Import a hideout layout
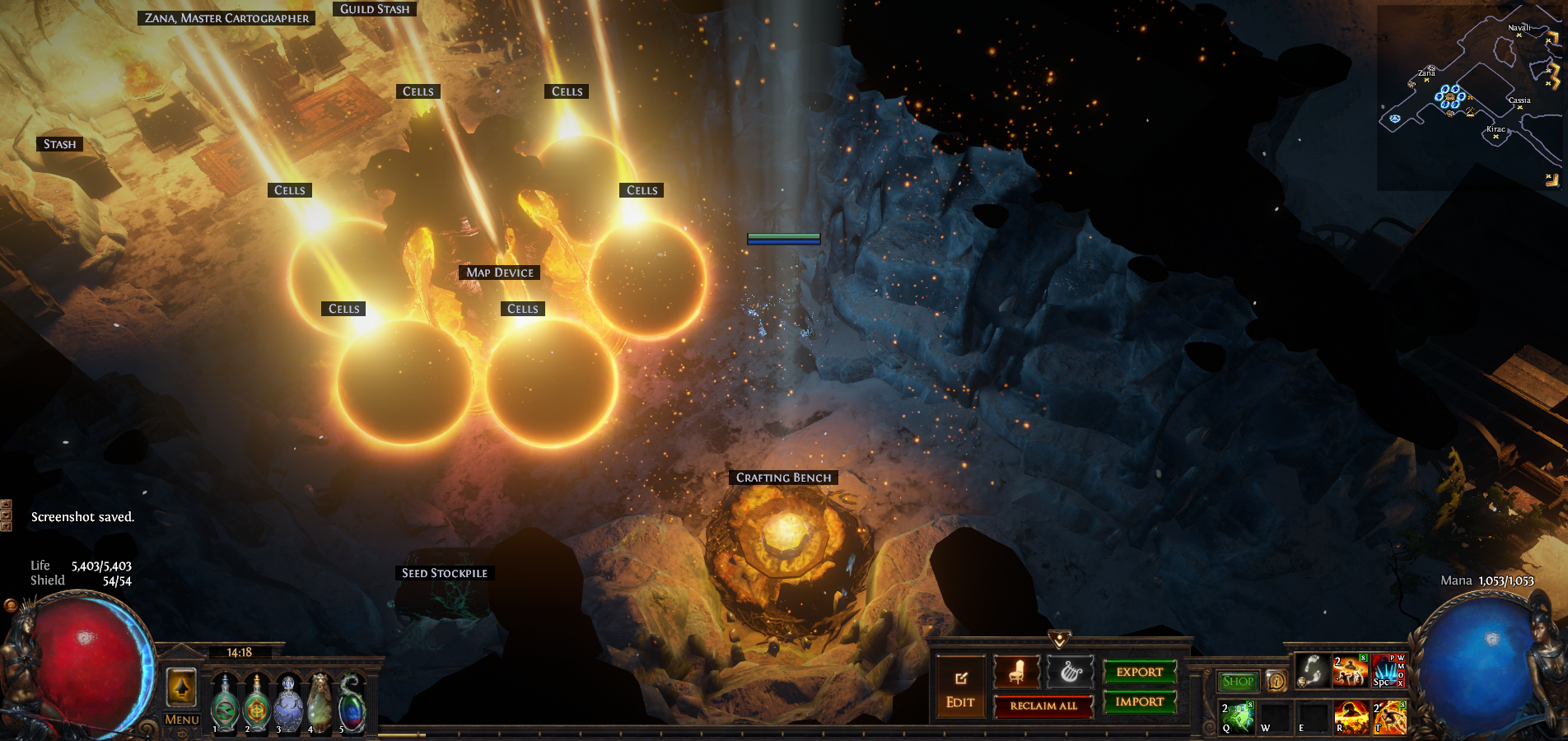 point(1140,701)
